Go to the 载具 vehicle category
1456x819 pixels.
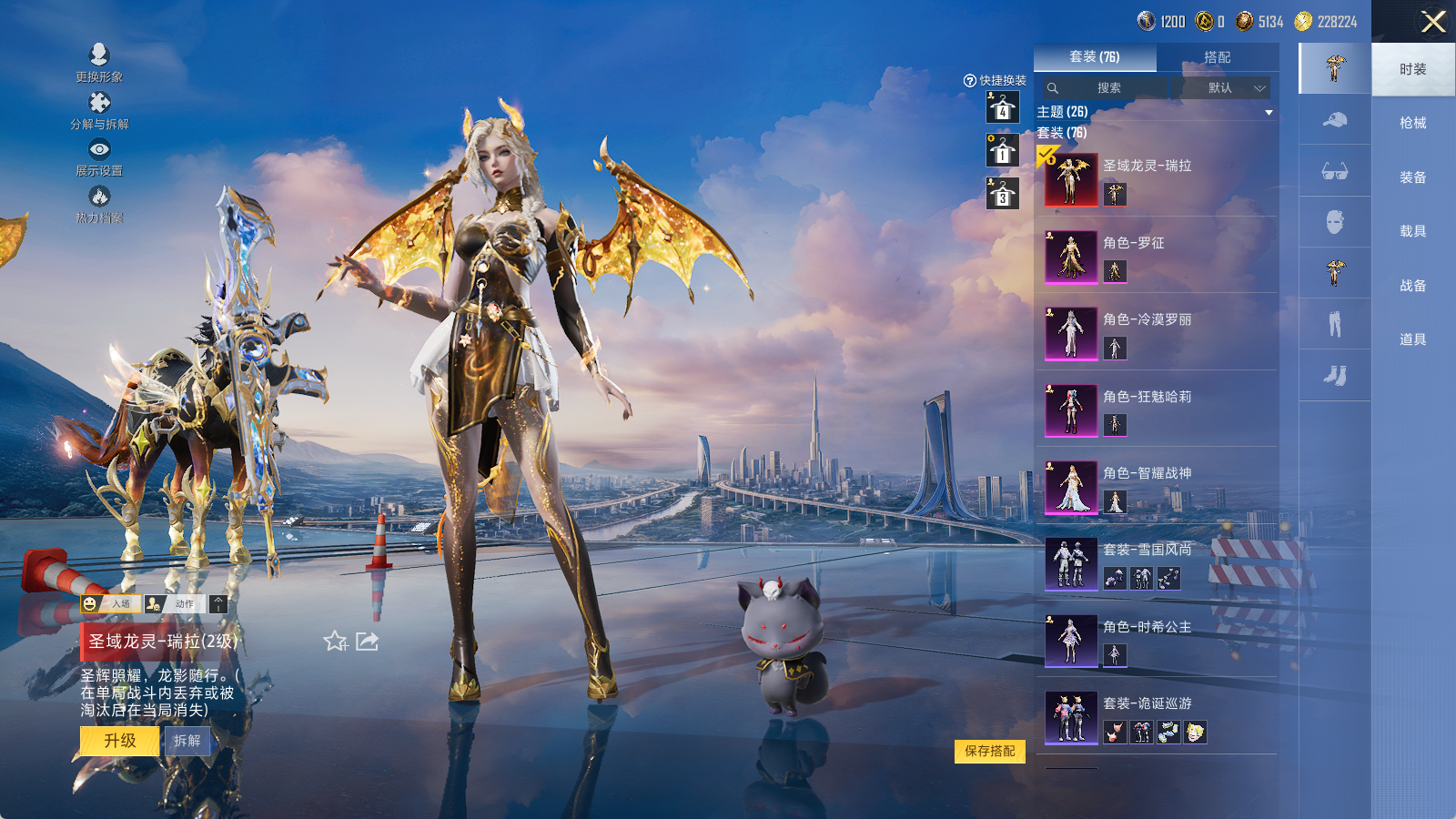click(1412, 231)
